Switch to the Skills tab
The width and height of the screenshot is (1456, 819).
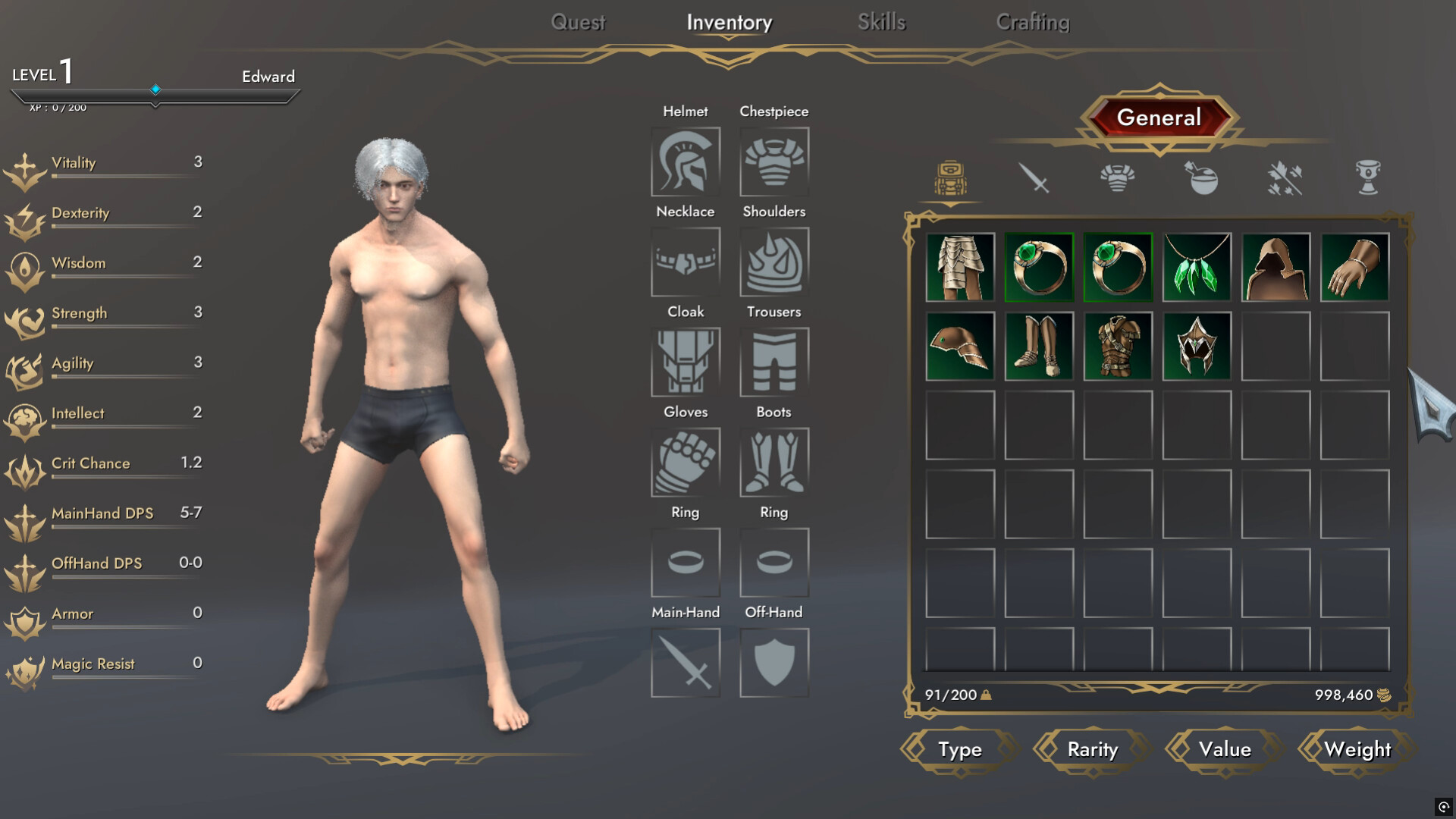(x=881, y=22)
